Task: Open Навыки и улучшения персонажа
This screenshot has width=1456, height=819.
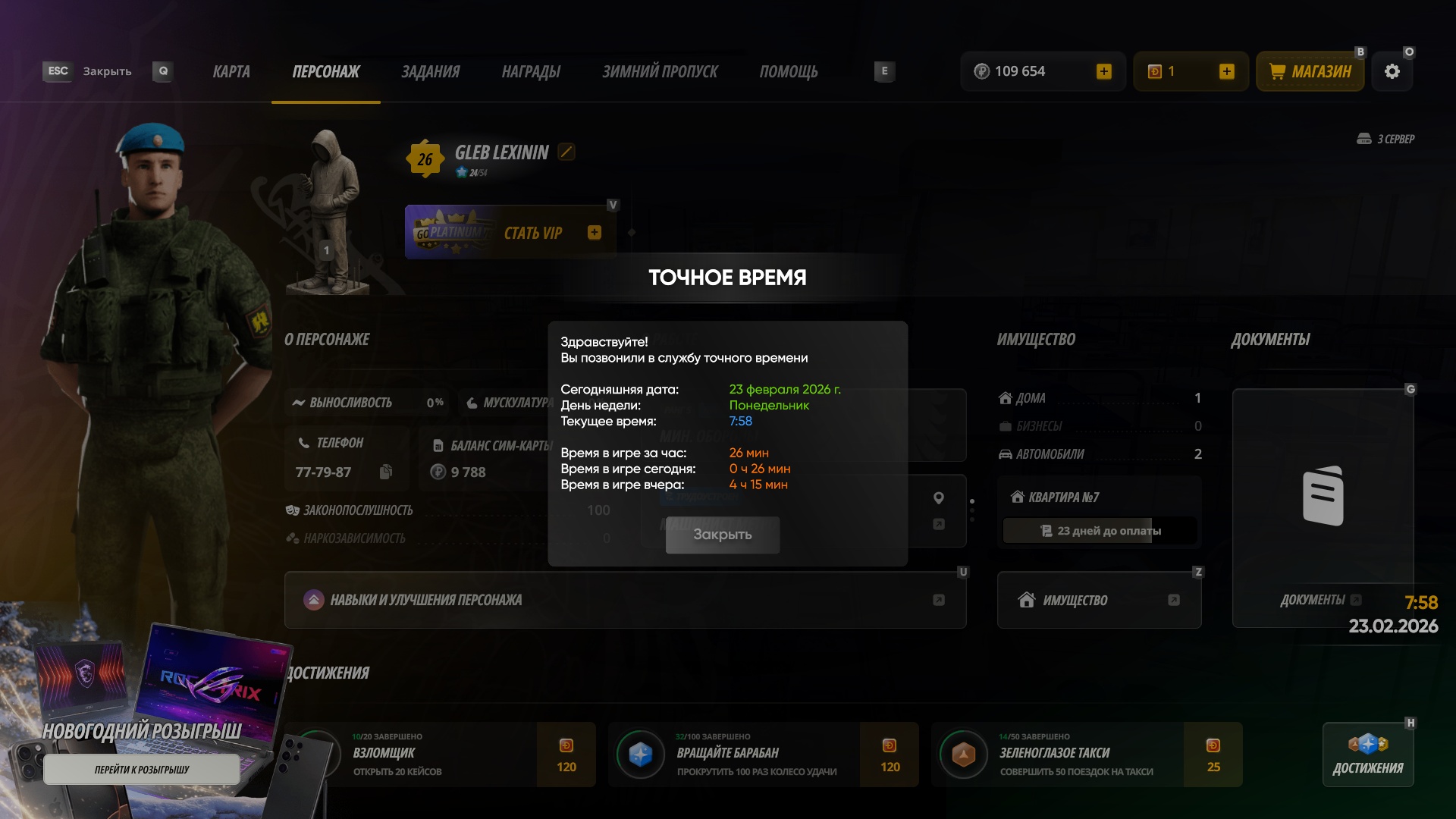Action: (625, 600)
